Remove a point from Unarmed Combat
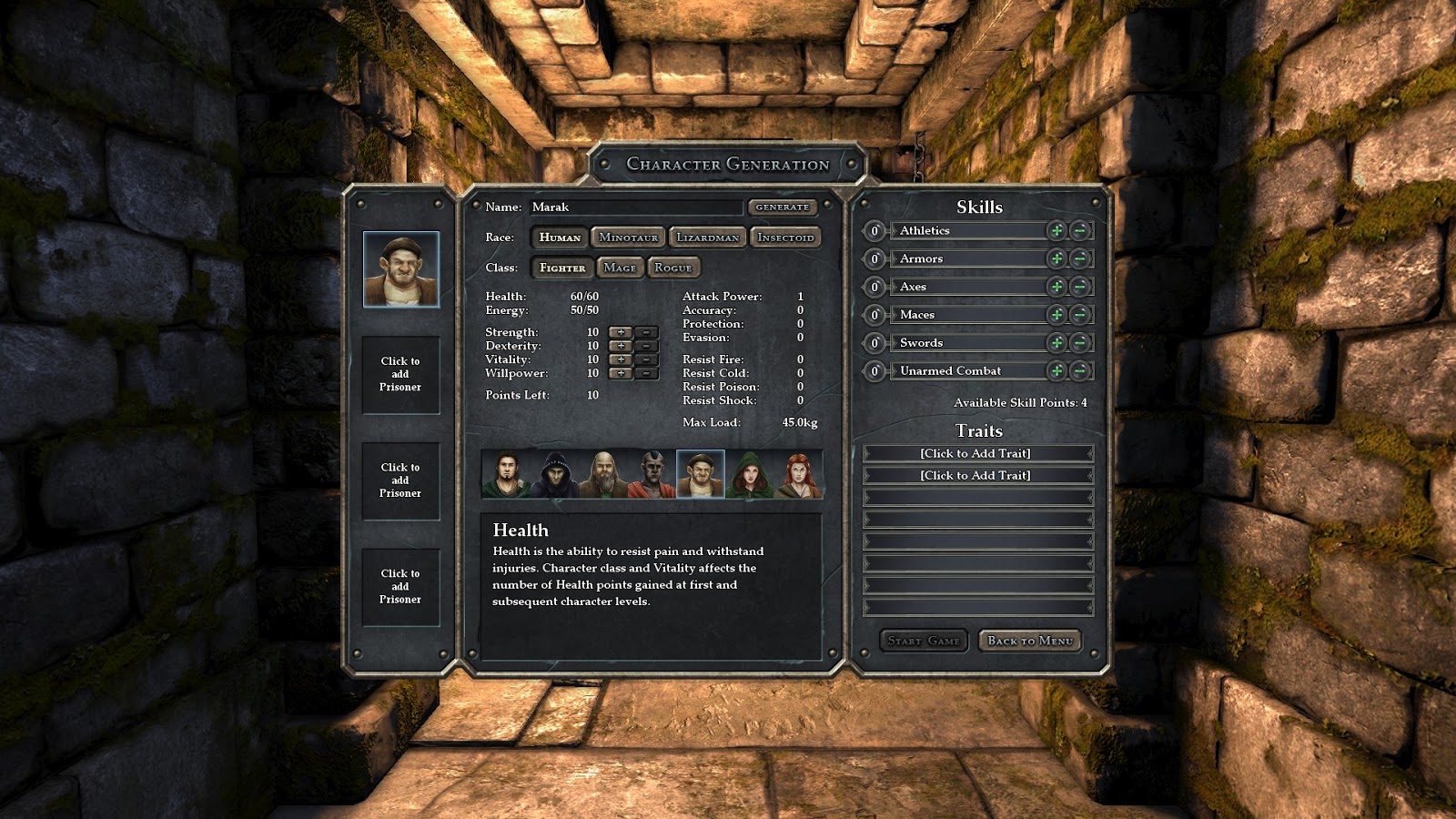 (1079, 371)
